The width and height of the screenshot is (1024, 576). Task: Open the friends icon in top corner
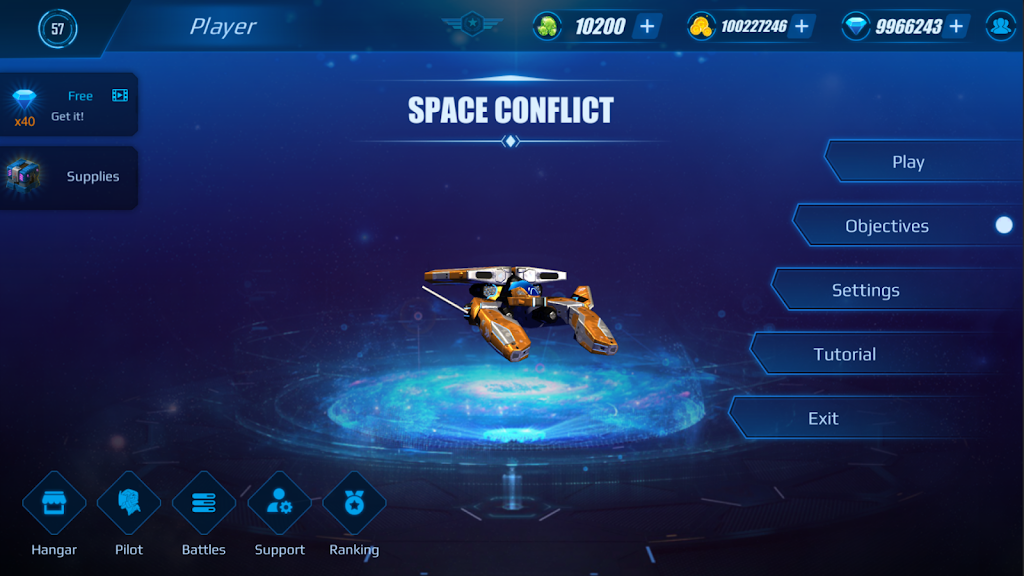1001,26
